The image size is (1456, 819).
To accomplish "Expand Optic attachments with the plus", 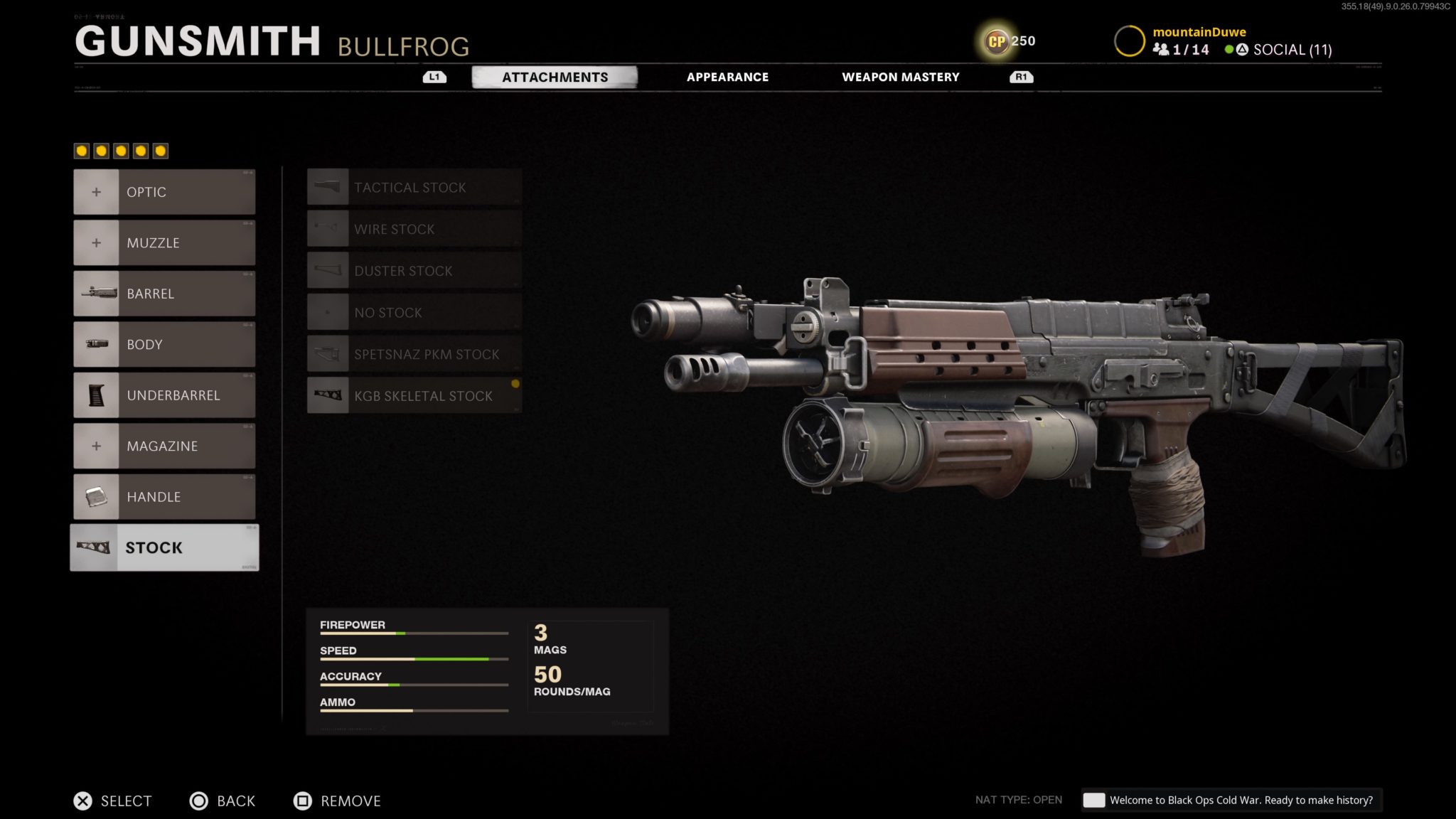I will pyautogui.click(x=97, y=191).
